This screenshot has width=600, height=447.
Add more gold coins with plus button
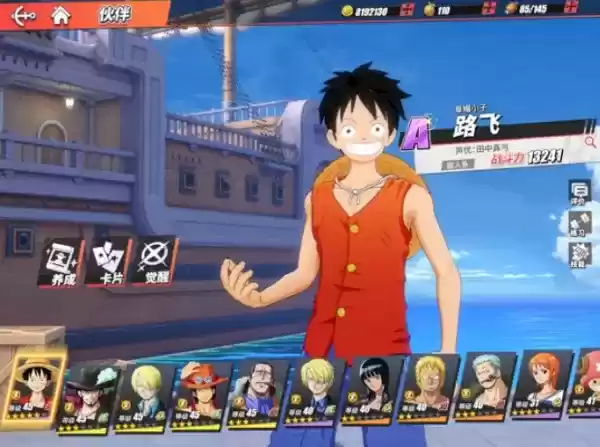coord(407,10)
